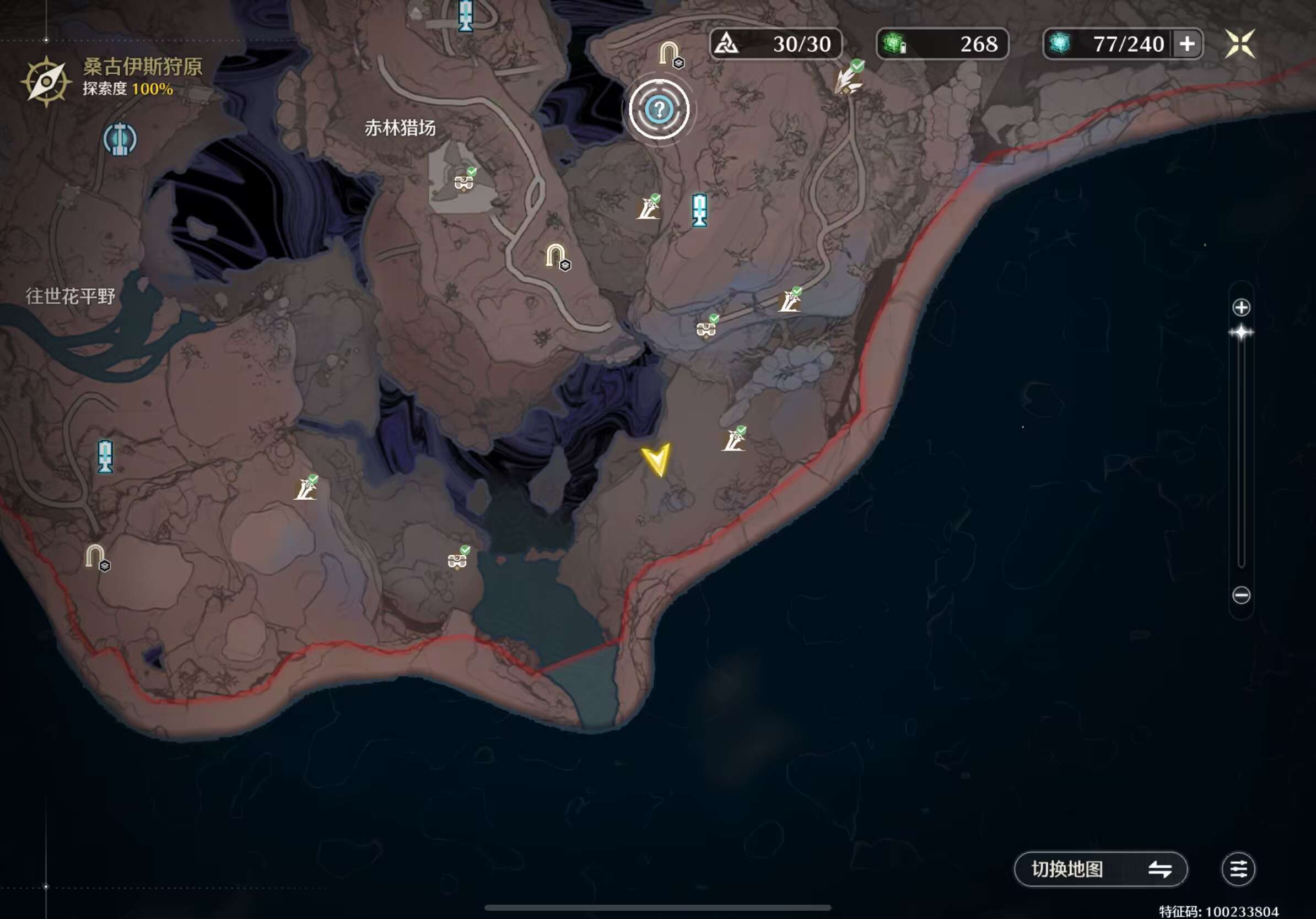Select the chest marker below 赤林猎场 label
Image resolution: width=1316 pixels, height=919 pixels.
click(463, 182)
